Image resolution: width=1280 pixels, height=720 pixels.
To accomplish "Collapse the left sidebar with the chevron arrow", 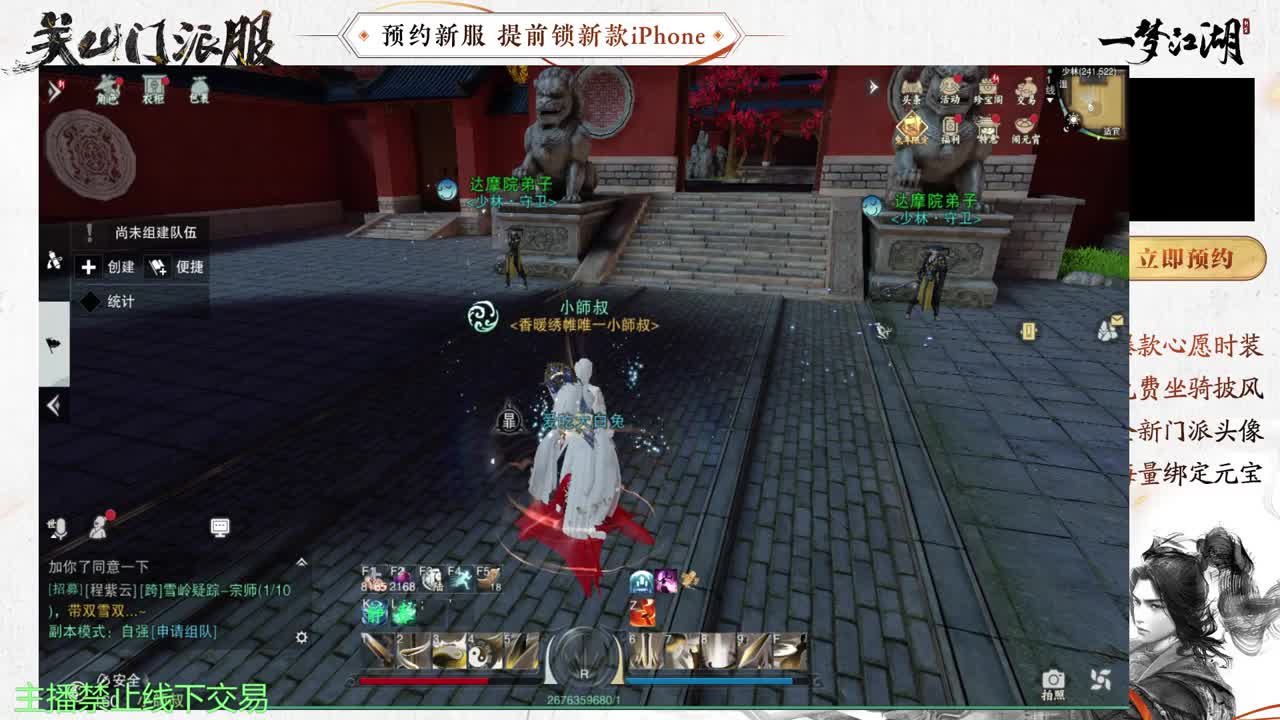I will [x=54, y=403].
